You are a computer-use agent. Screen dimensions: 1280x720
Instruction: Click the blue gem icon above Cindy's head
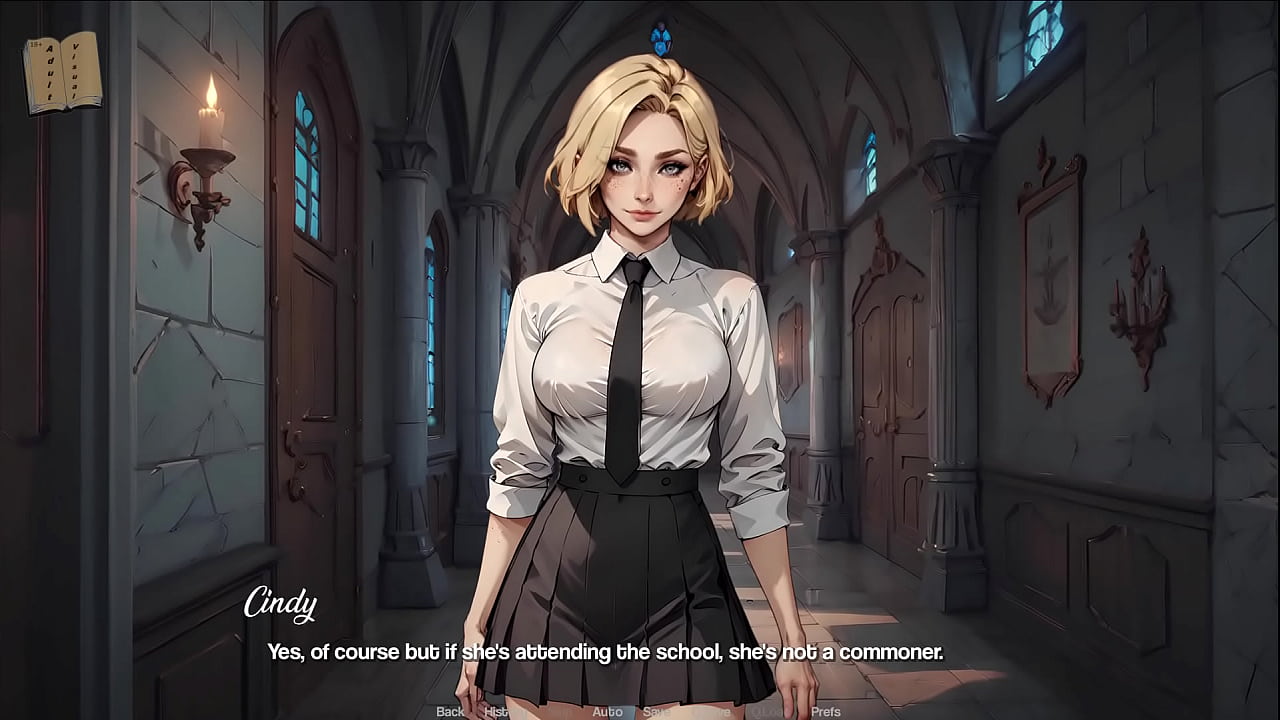click(x=663, y=42)
